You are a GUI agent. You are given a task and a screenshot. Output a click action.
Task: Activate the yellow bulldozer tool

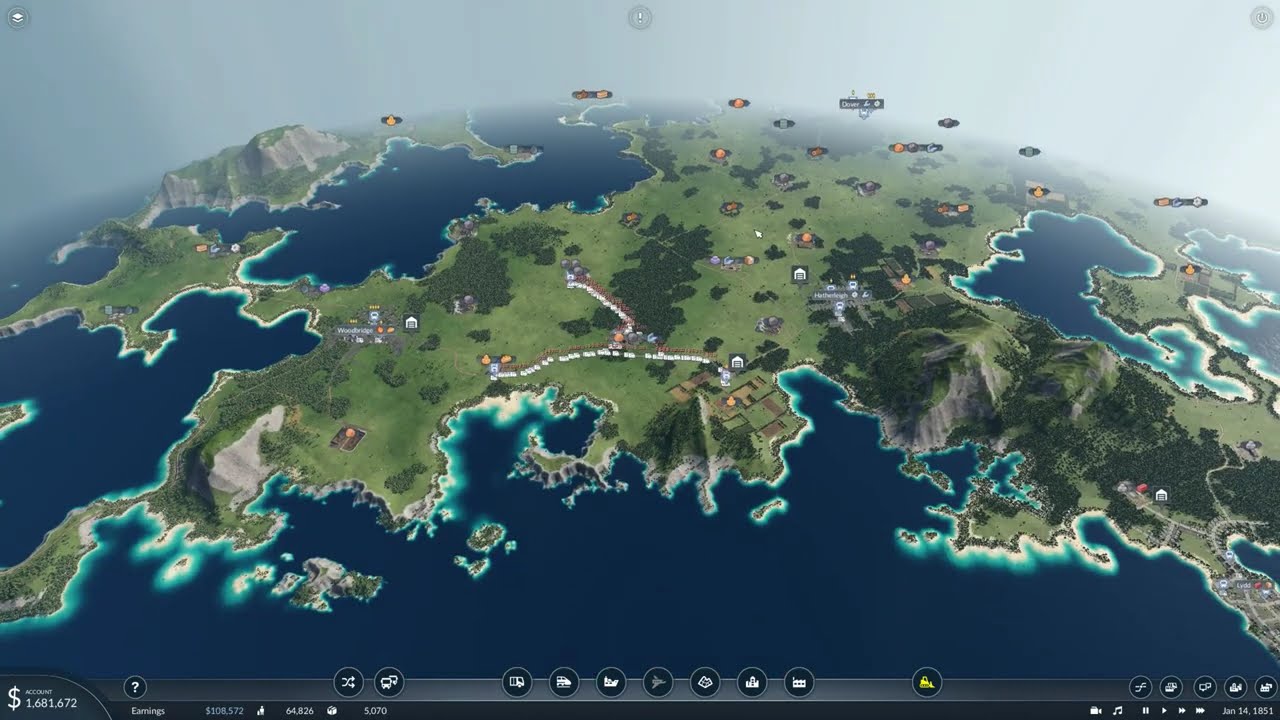click(x=927, y=683)
